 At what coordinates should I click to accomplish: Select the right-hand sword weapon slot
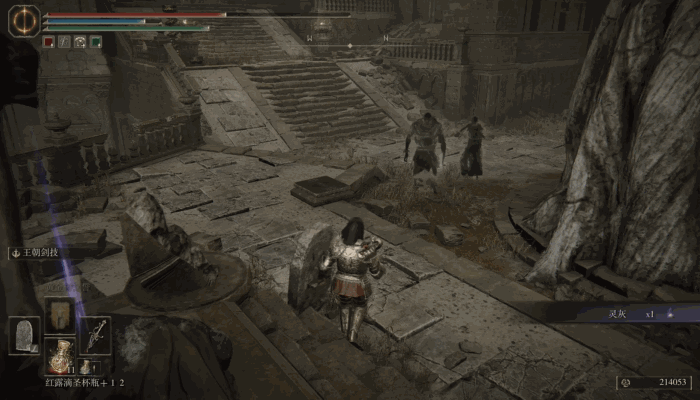pos(96,334)
